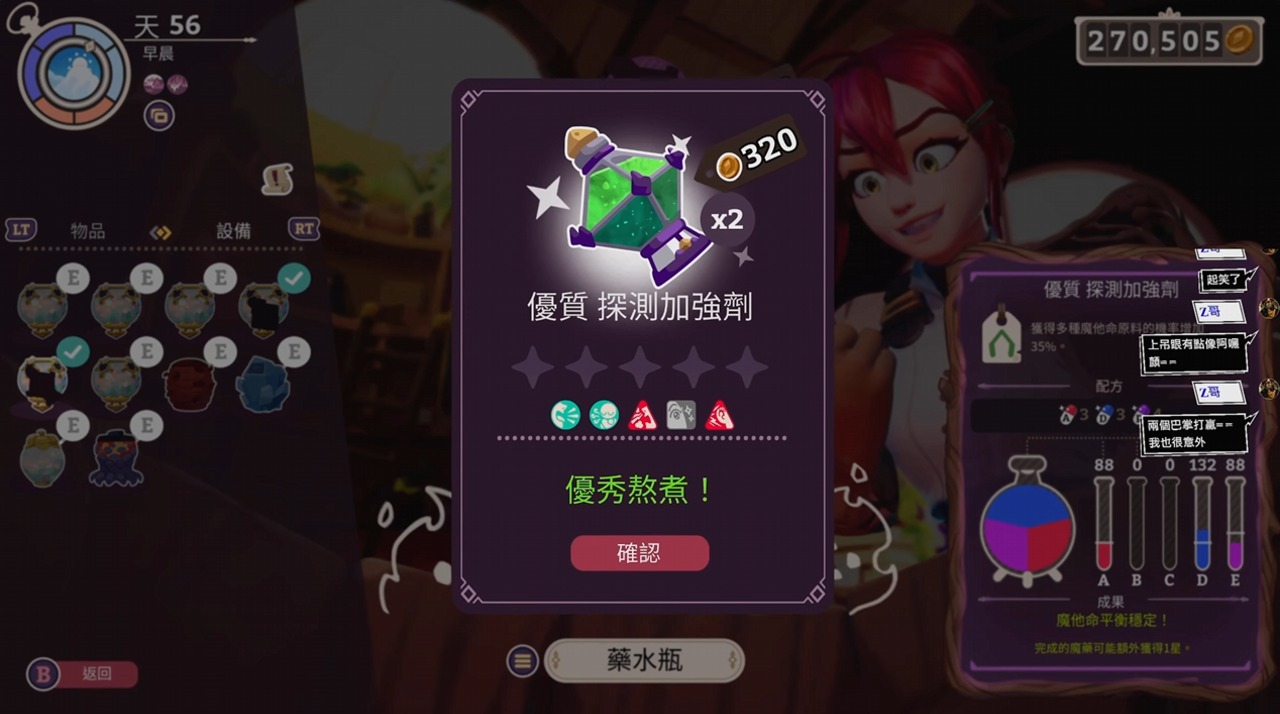Open the 藥水瓶 potion bottle selector
This screenshot has width=1280, height=714.
644,660
